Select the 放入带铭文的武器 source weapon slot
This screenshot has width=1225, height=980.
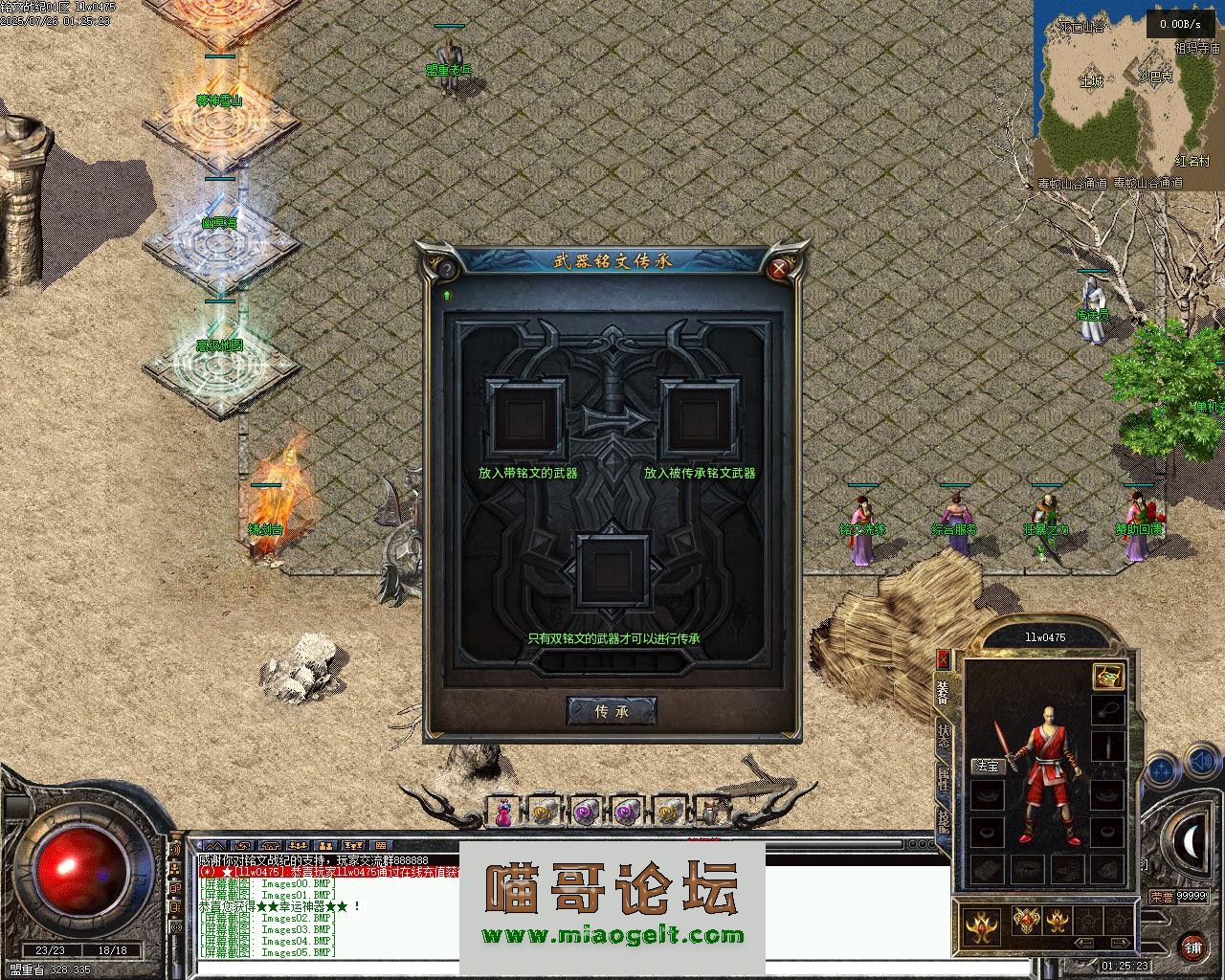click(x=525, y=419)
